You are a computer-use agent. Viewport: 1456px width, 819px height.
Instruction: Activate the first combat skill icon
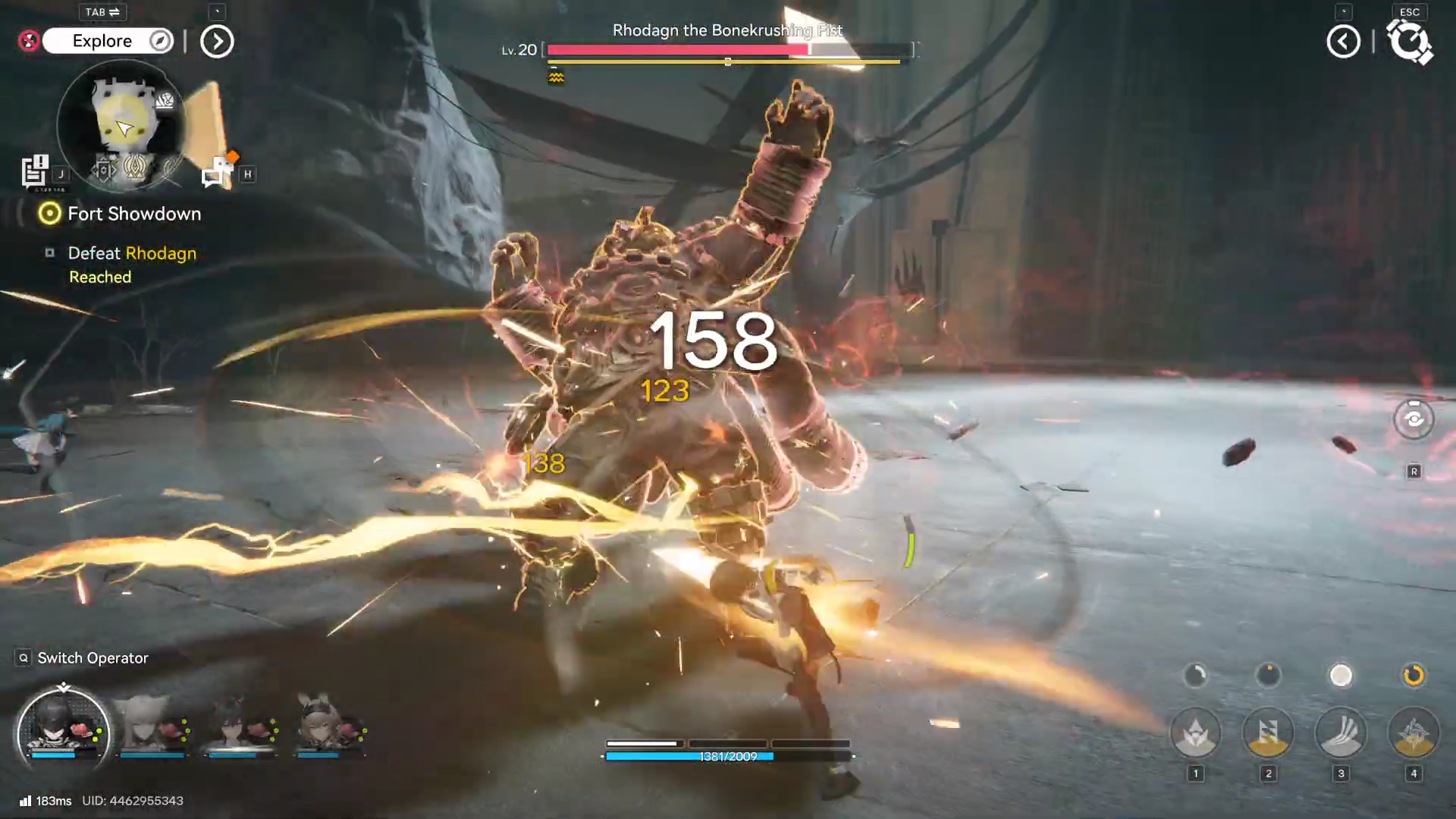(x=1196, y=733)
